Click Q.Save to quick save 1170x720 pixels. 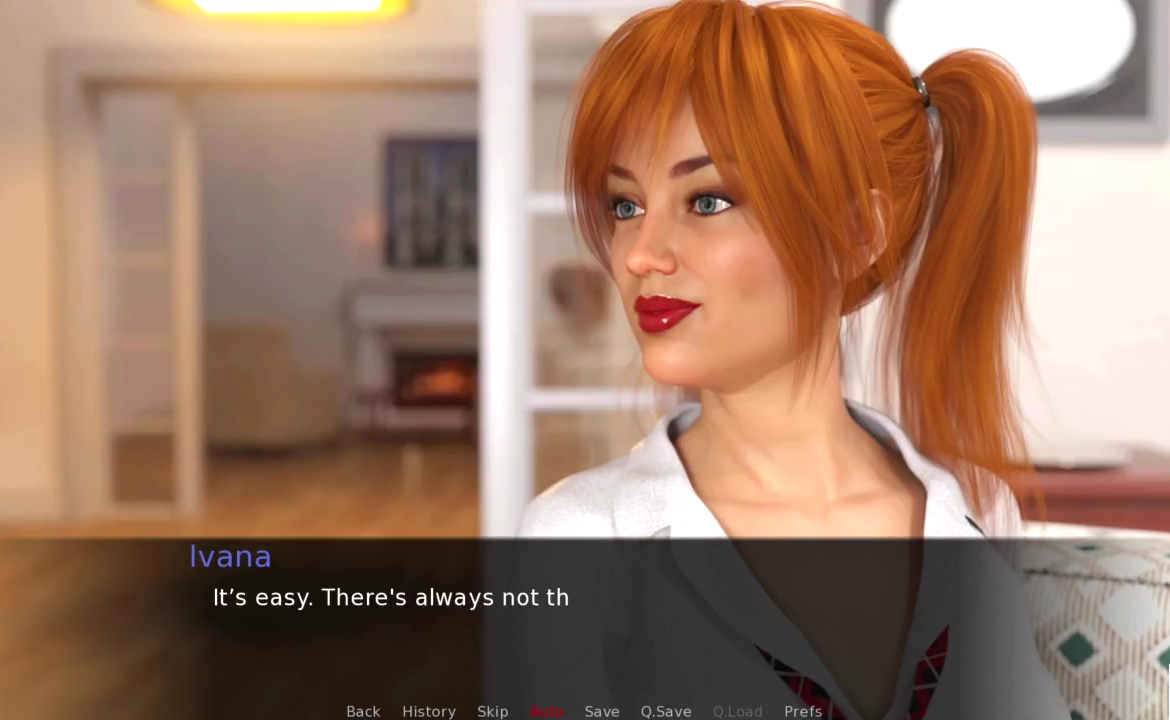[x=666, y=711]
